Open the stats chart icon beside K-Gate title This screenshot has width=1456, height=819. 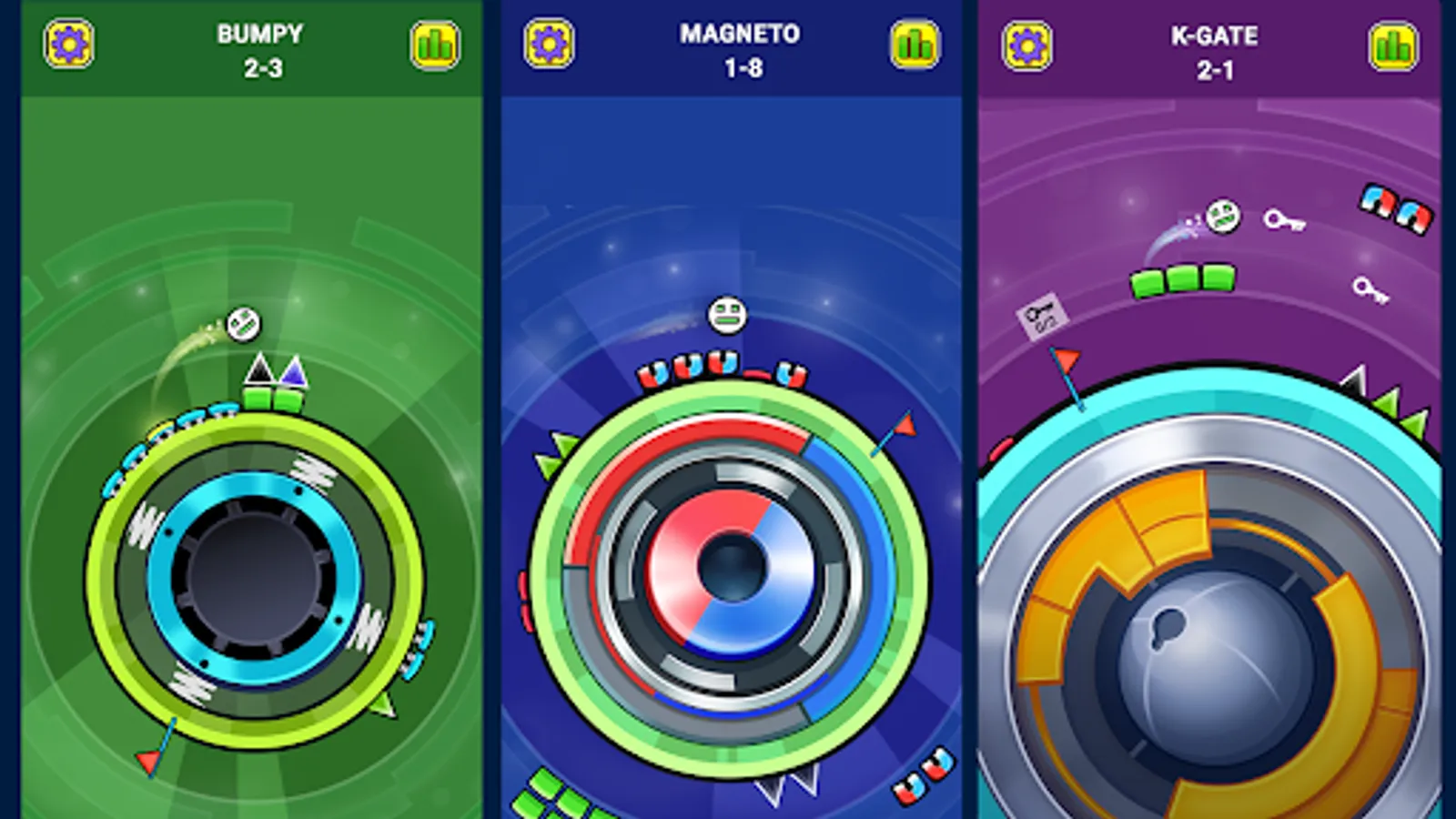point(1392,45)
